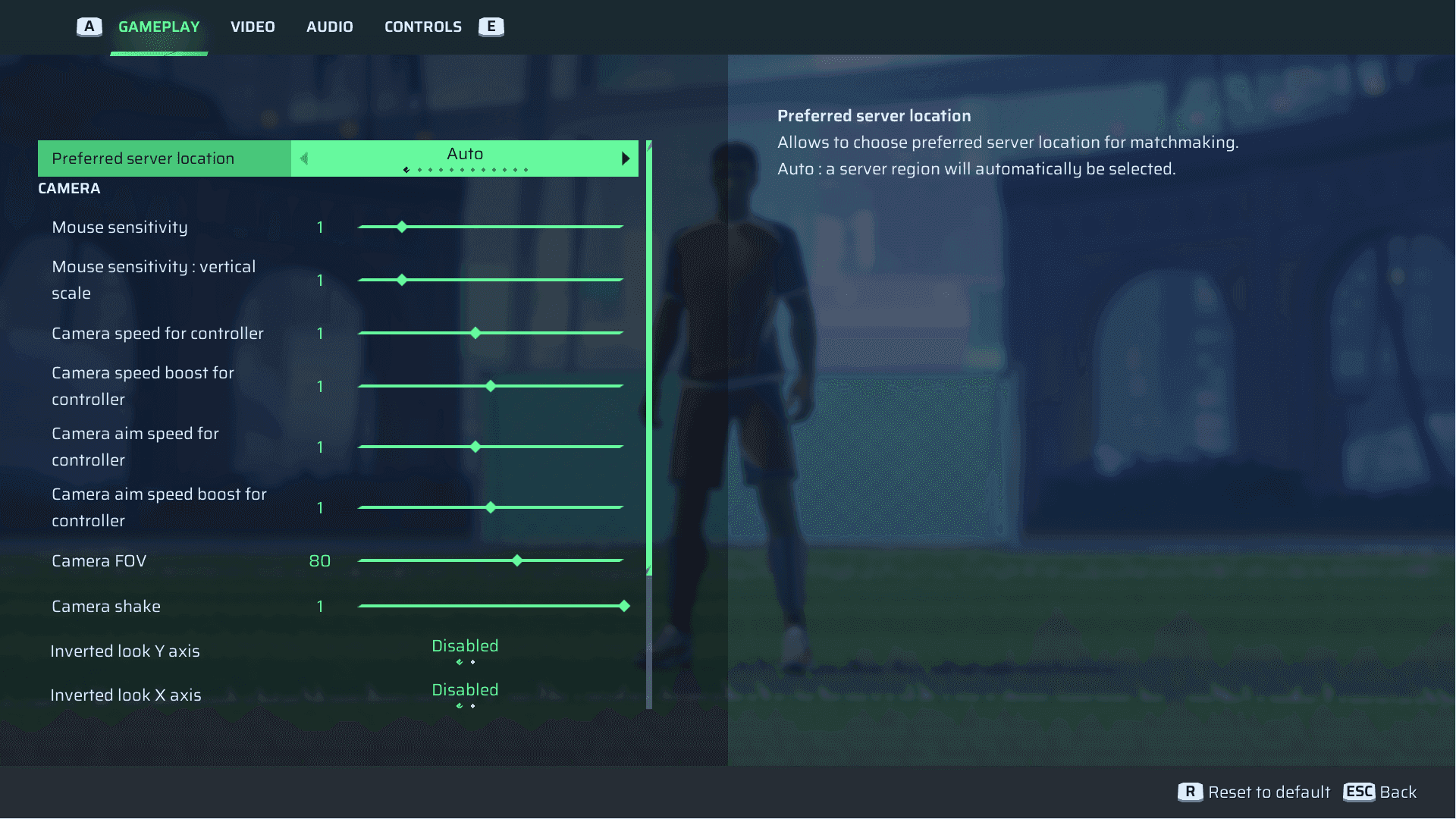This screenshot has width=1456, height=819.
Task: Click the E keybind icon after CONTROLS
Action: [491, 26]
